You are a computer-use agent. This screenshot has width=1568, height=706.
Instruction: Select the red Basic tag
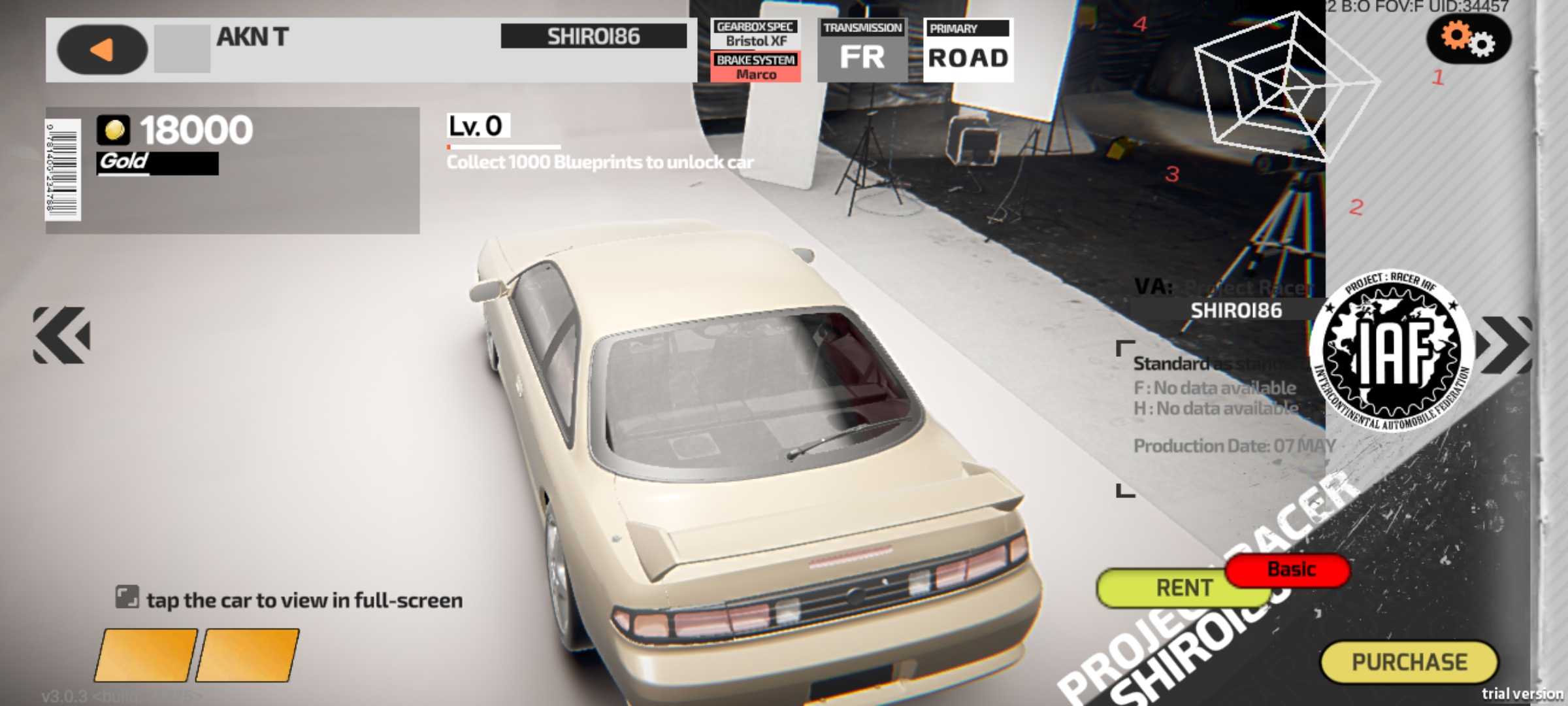(1290, 569)
